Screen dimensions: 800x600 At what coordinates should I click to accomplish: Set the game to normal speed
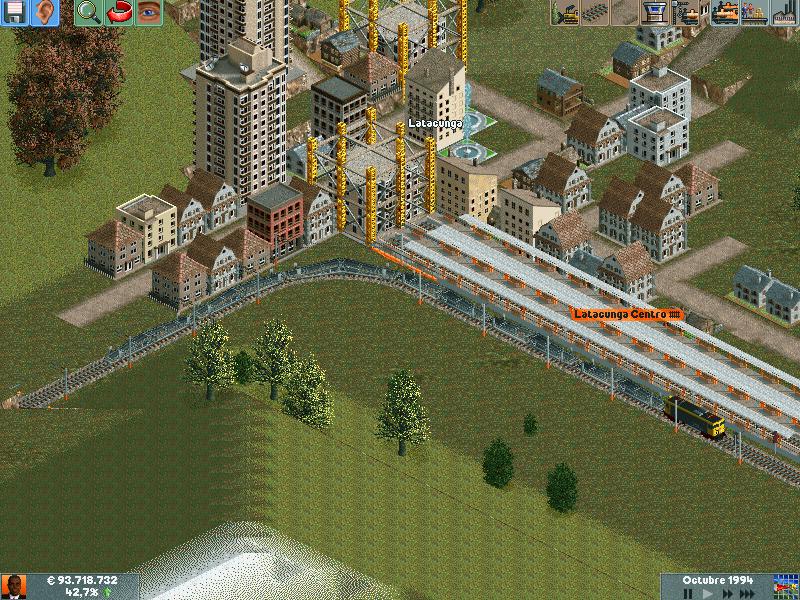(709, 592)
